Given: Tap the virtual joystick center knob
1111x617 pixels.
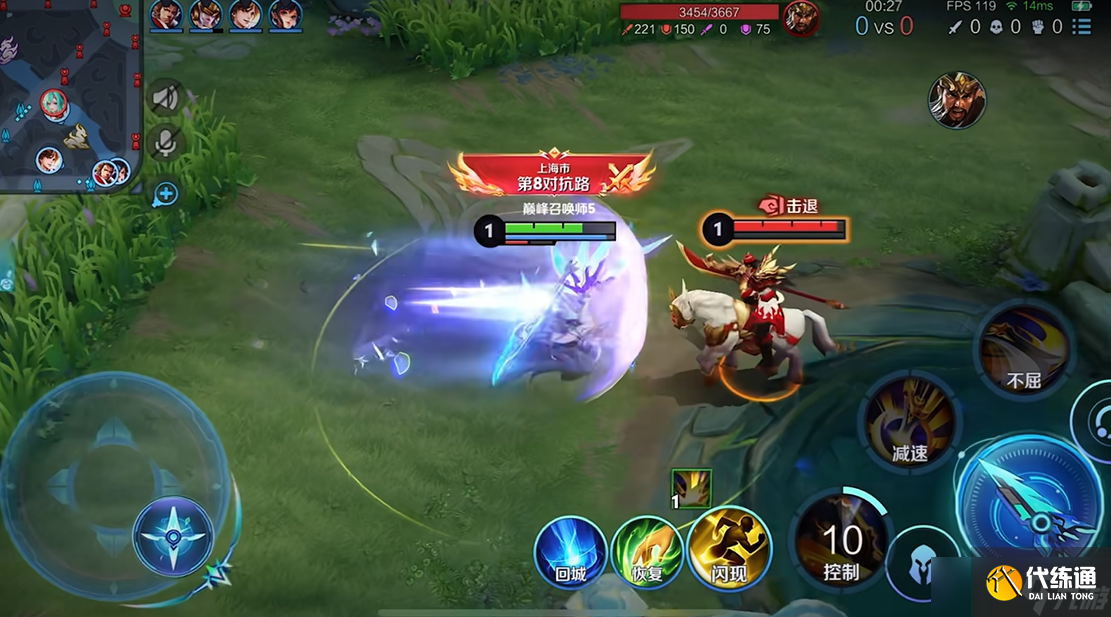Looking at the screenshot, I should [173, 535].
